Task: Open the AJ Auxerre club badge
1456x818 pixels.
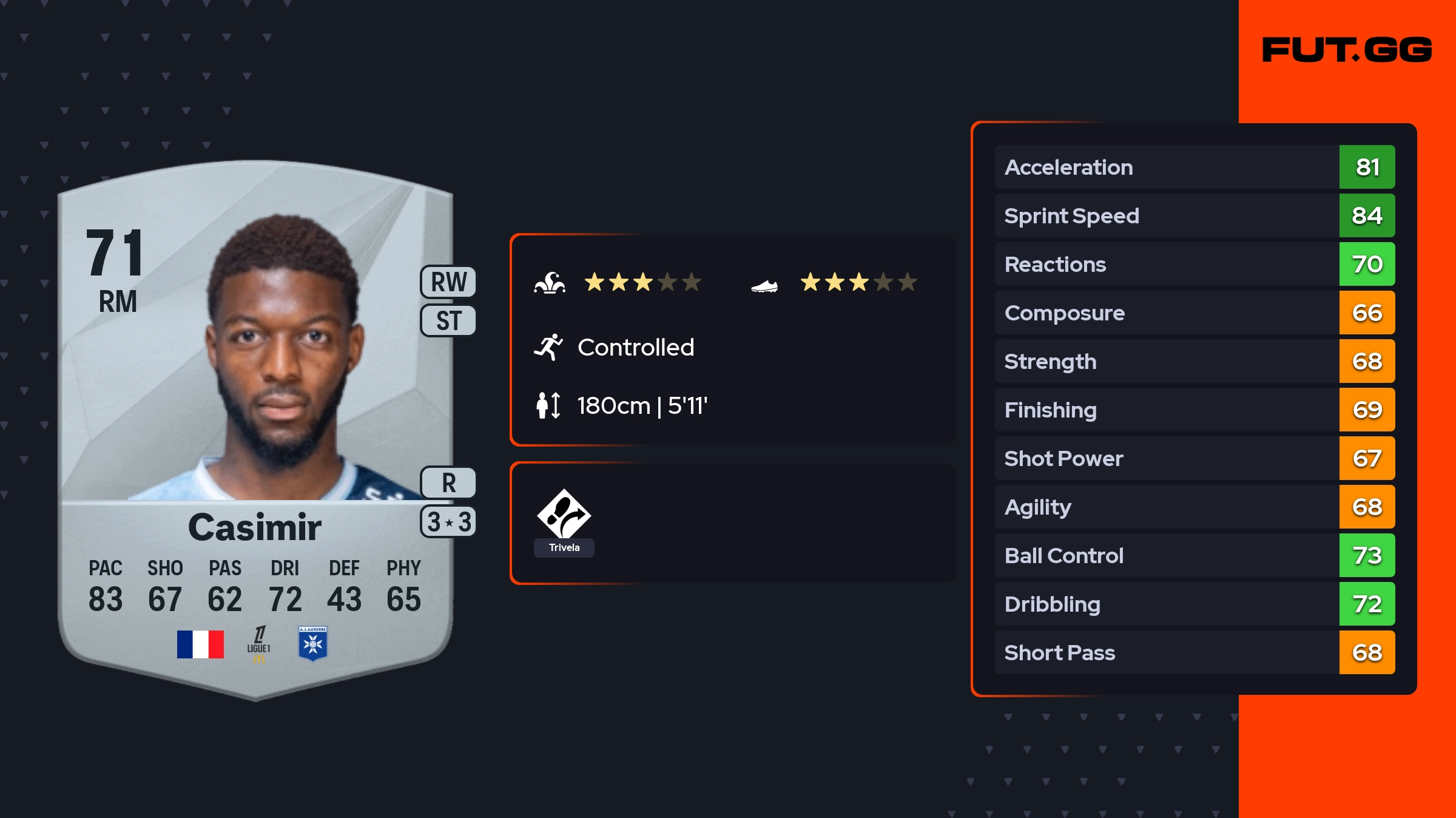Action: pyautogui.click(x=313, y=644)
